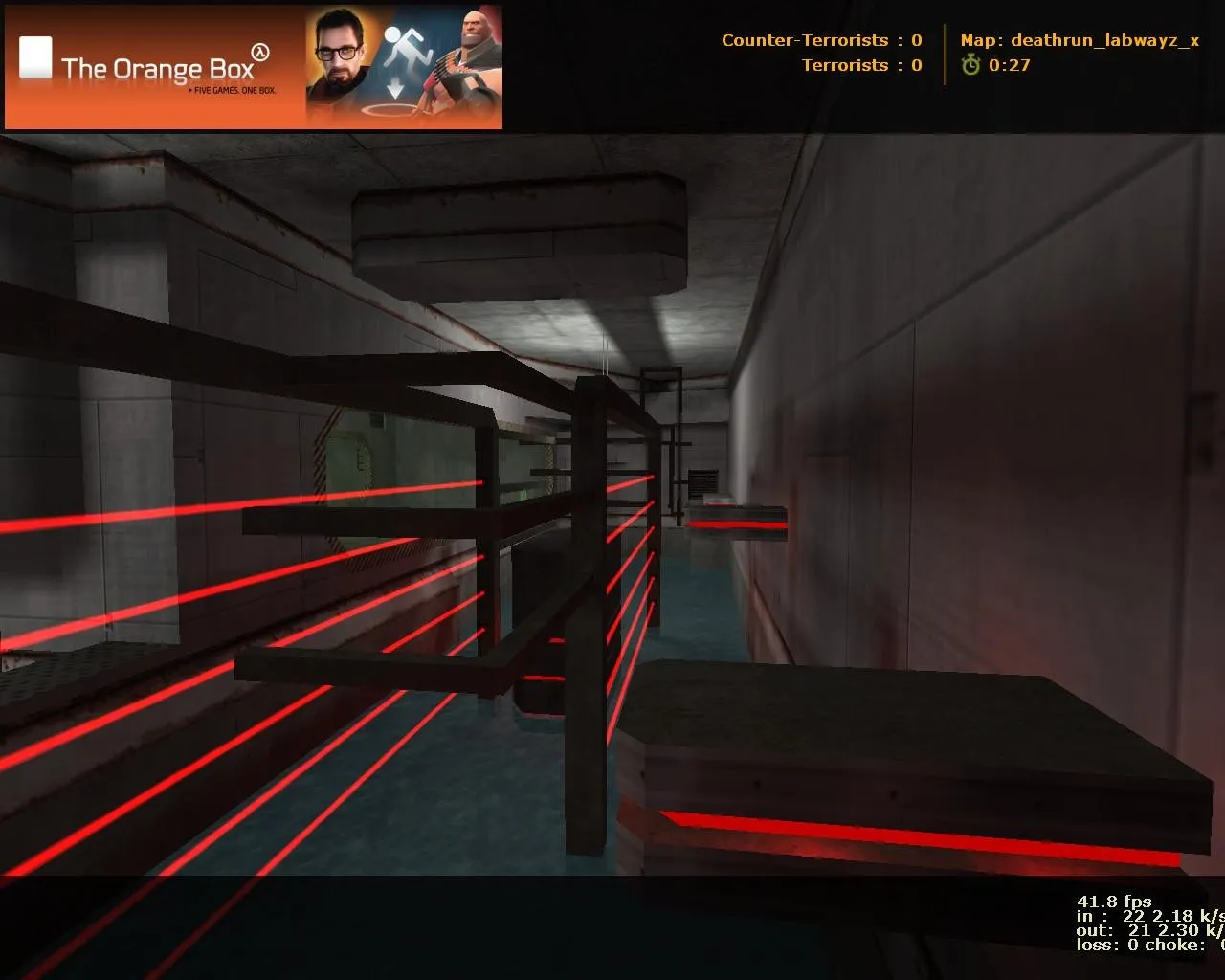Click the Orange Box promotional banner image
Viewport: 1225px width, 980px height.
(254, 67)
